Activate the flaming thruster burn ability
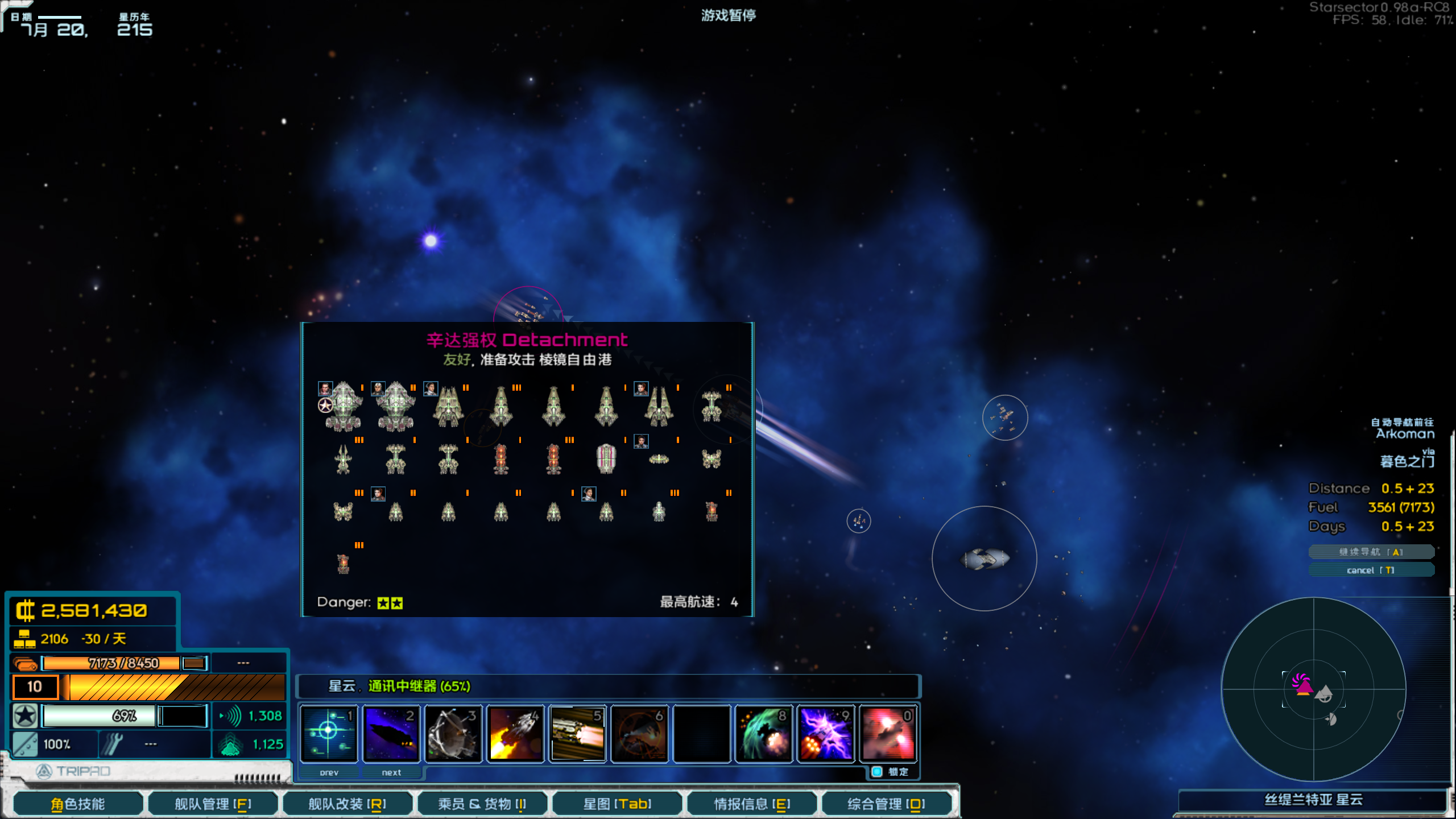 pyautogui.click(x=515, y=733)
